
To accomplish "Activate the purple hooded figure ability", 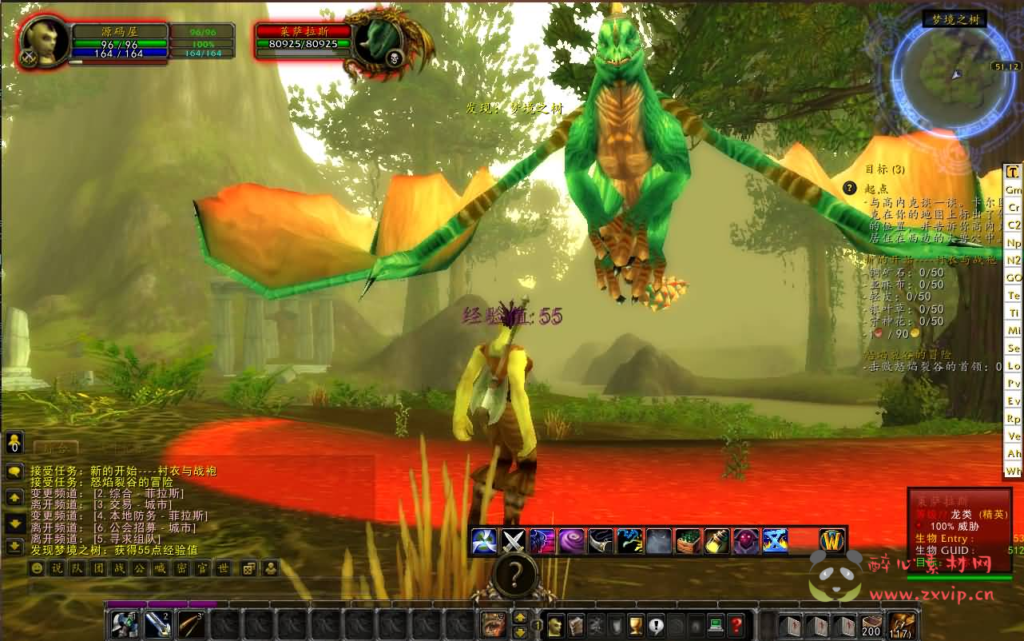I will 746,541.
